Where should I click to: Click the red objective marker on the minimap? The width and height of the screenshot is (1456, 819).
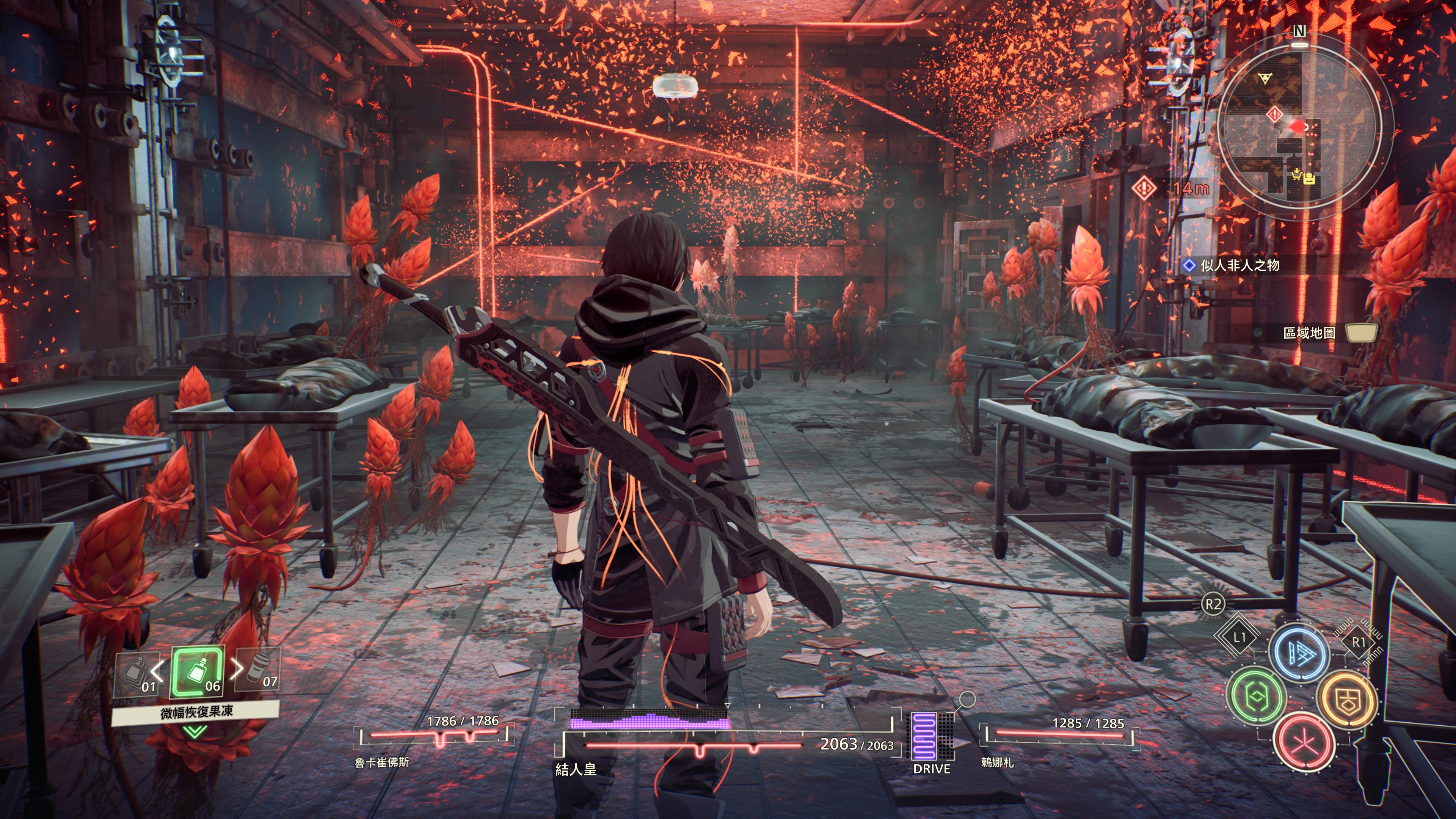point(1274,115)
